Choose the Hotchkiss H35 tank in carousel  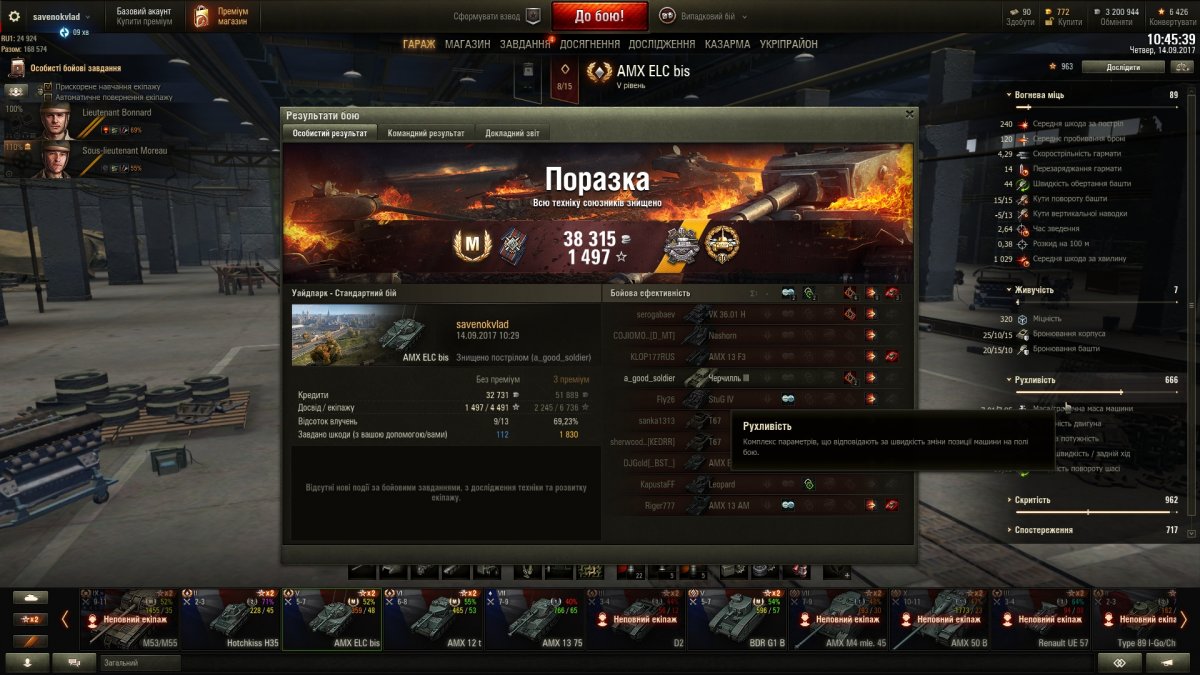pos(231,618)
